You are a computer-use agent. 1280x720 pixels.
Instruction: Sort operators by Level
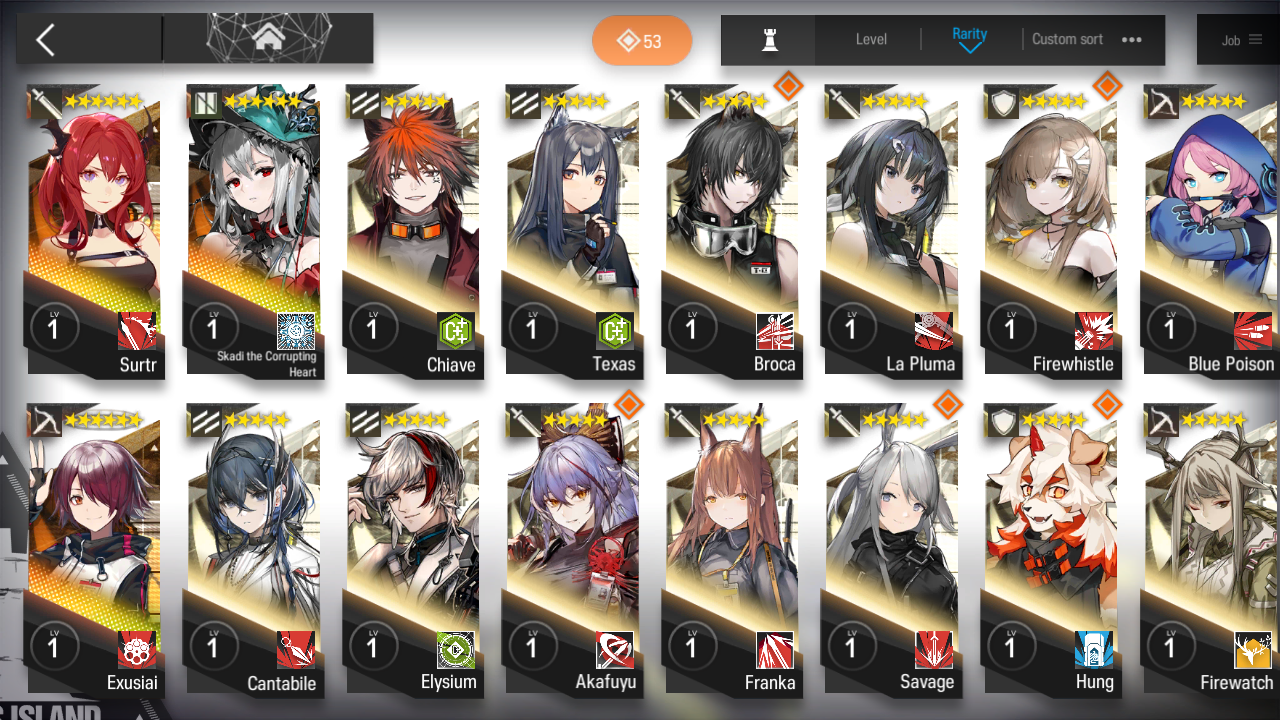click(871, 40)
